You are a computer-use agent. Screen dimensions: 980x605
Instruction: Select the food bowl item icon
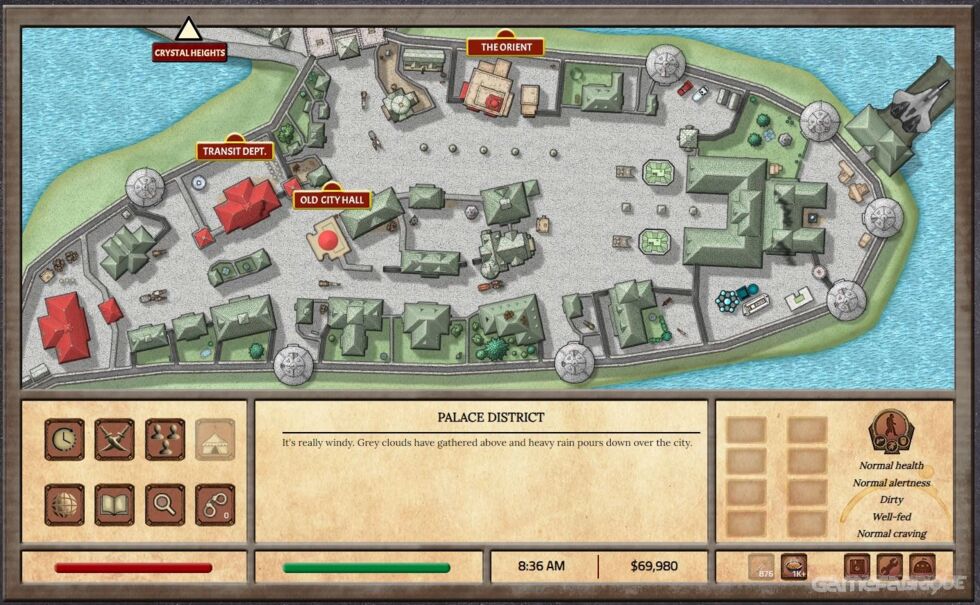coord(794,566)
